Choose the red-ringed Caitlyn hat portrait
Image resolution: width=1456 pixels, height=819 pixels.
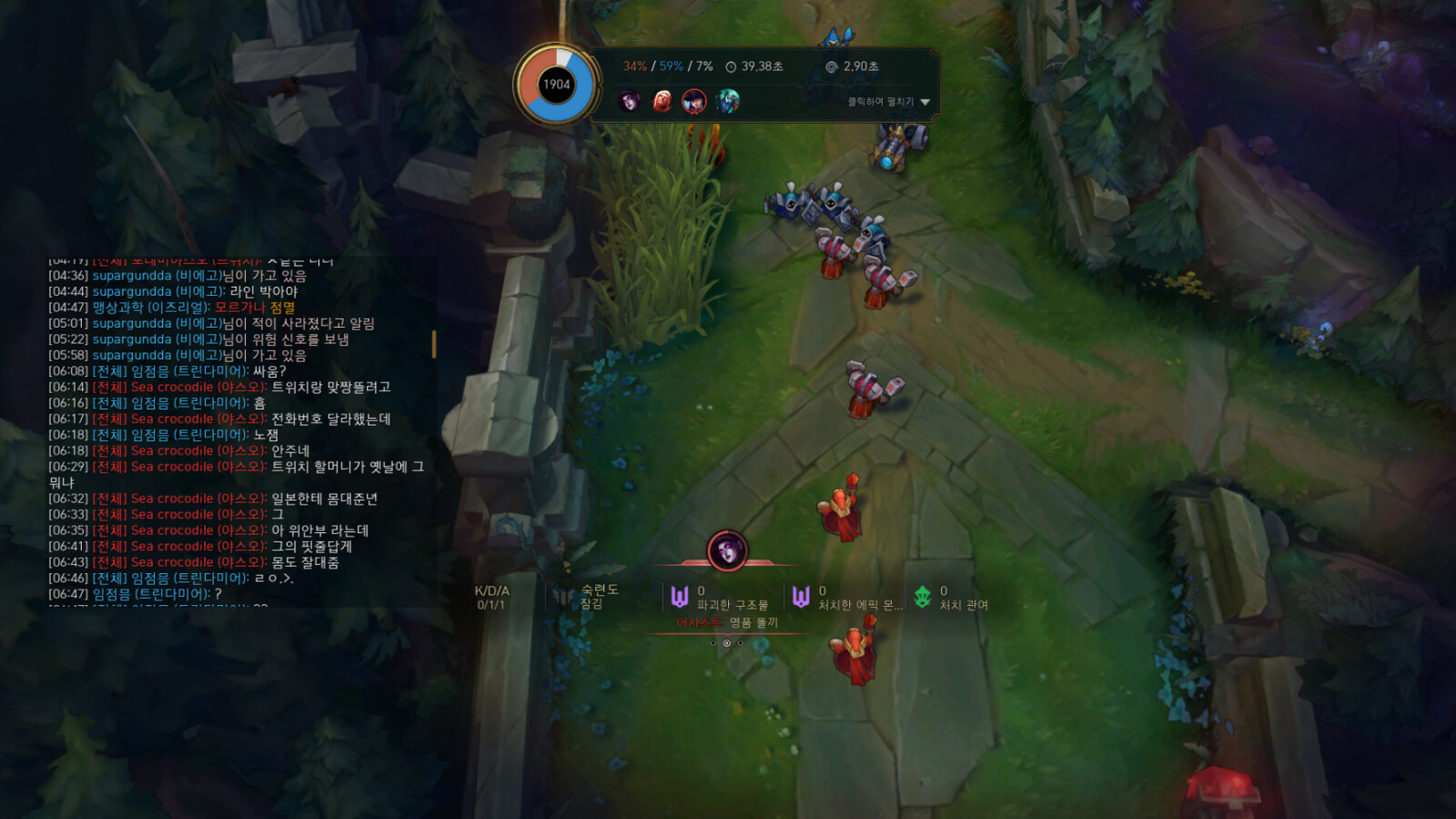[694, 101]
